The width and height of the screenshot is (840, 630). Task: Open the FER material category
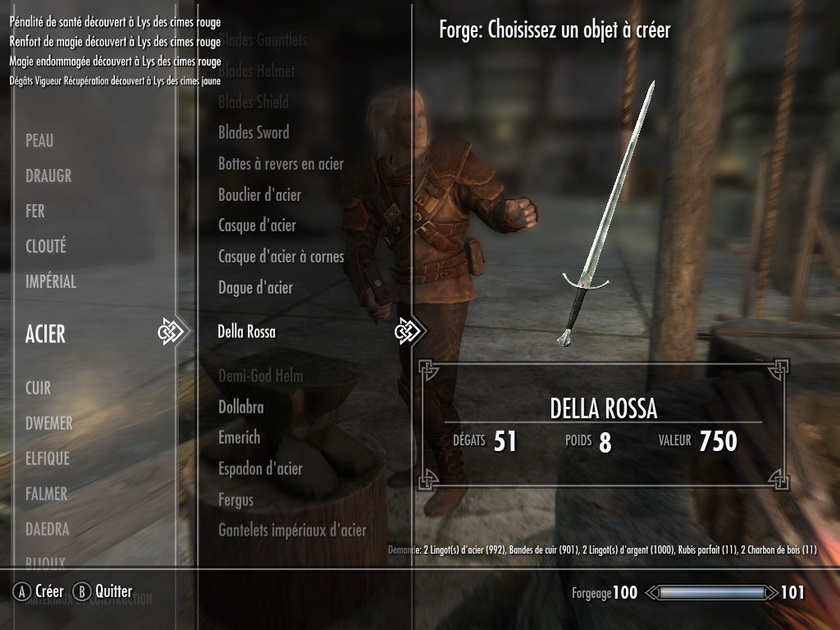coord(35,211)
